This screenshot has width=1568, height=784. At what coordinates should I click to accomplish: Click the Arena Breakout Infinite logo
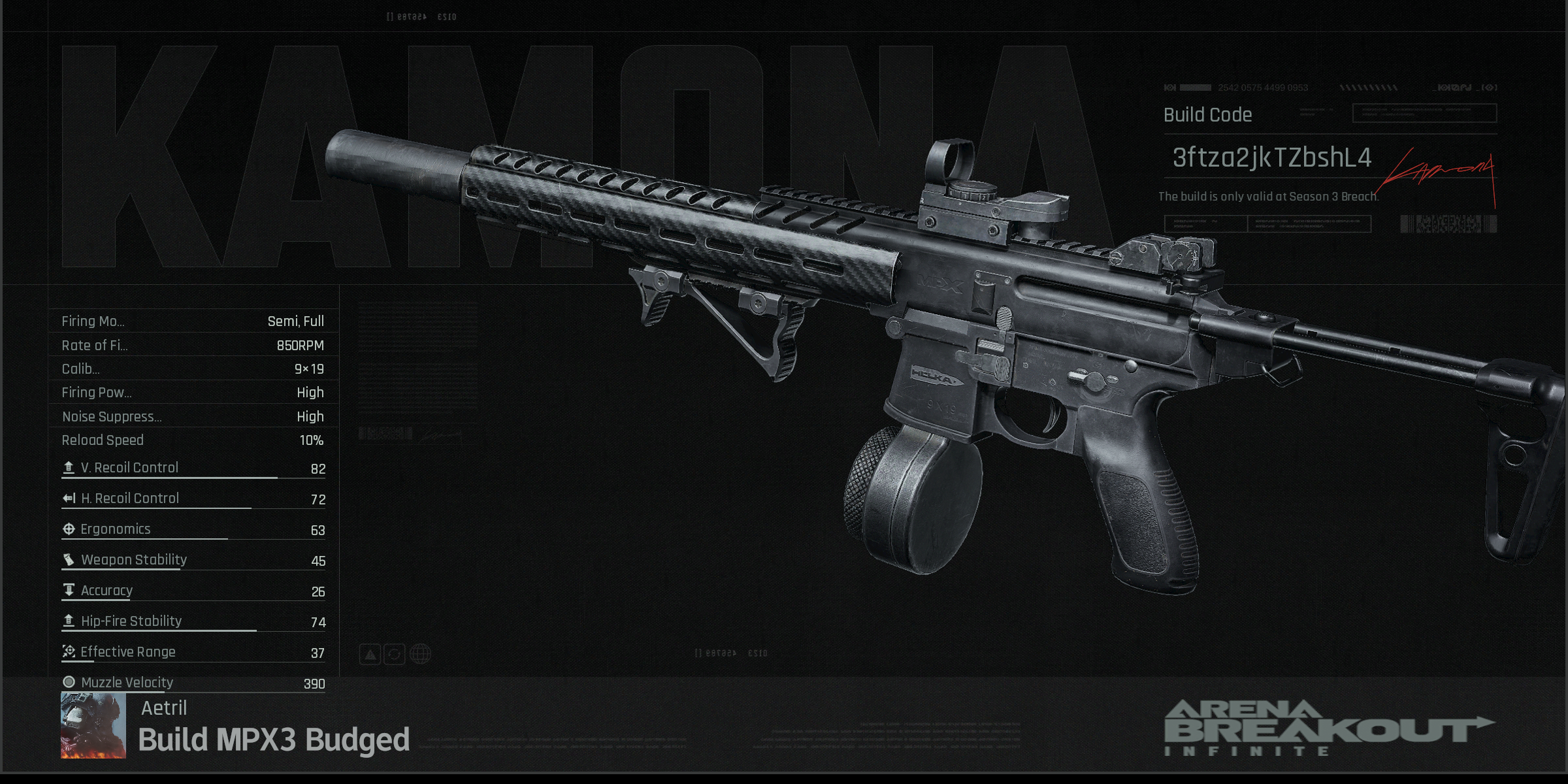(x=1328, y=728)
